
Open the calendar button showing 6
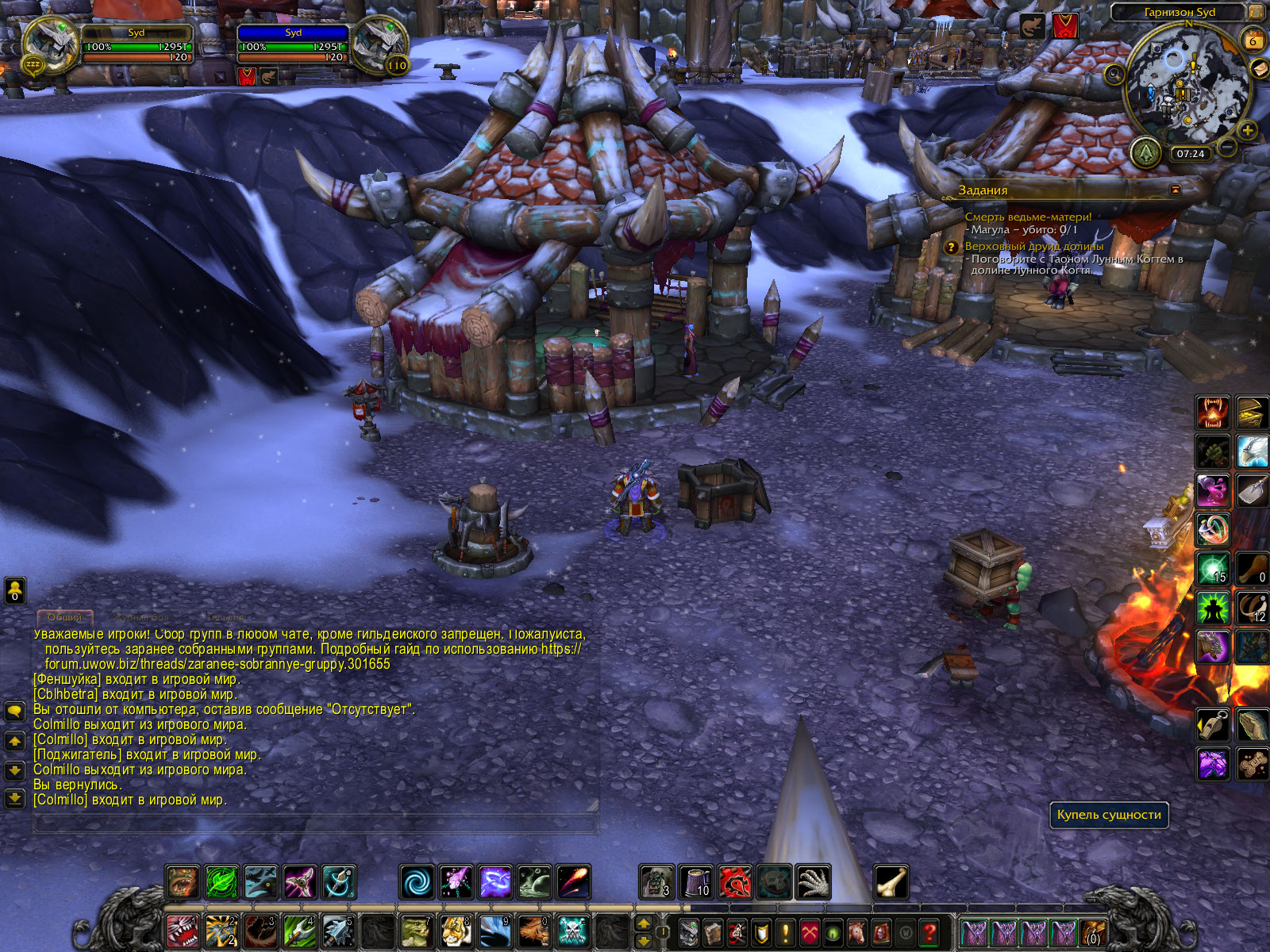tap(1253, 40)
